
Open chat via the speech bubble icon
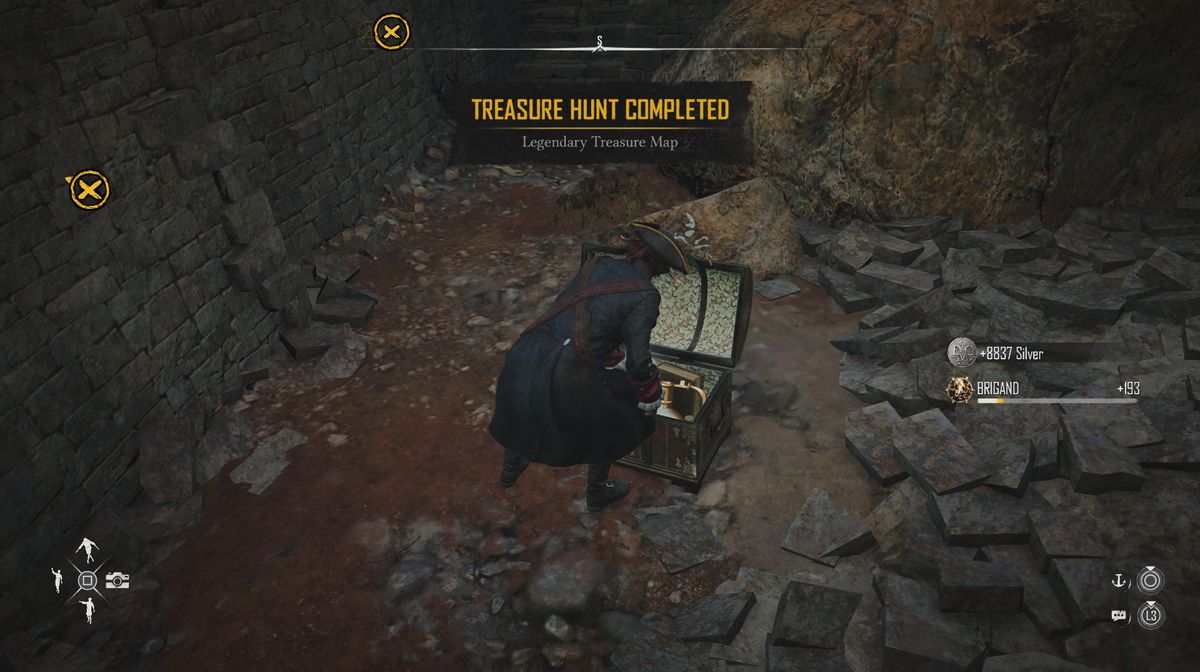1119,615
